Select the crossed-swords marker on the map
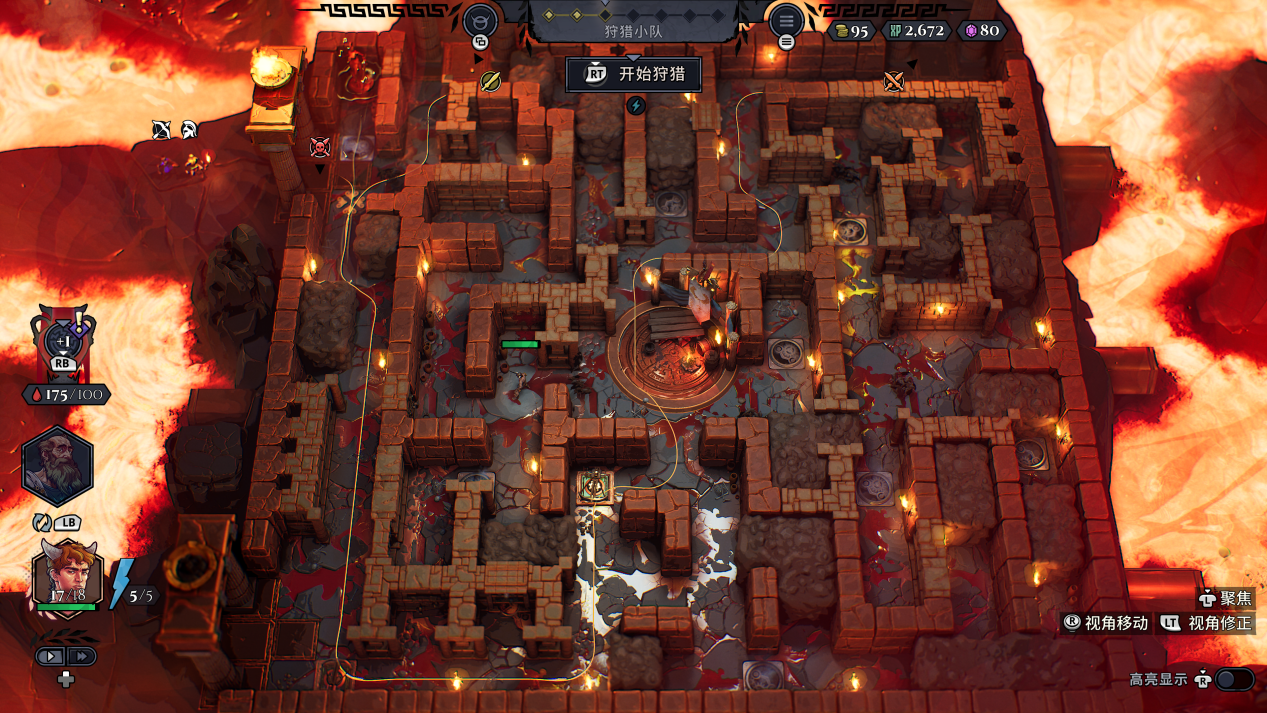 (x=894, y=81)
